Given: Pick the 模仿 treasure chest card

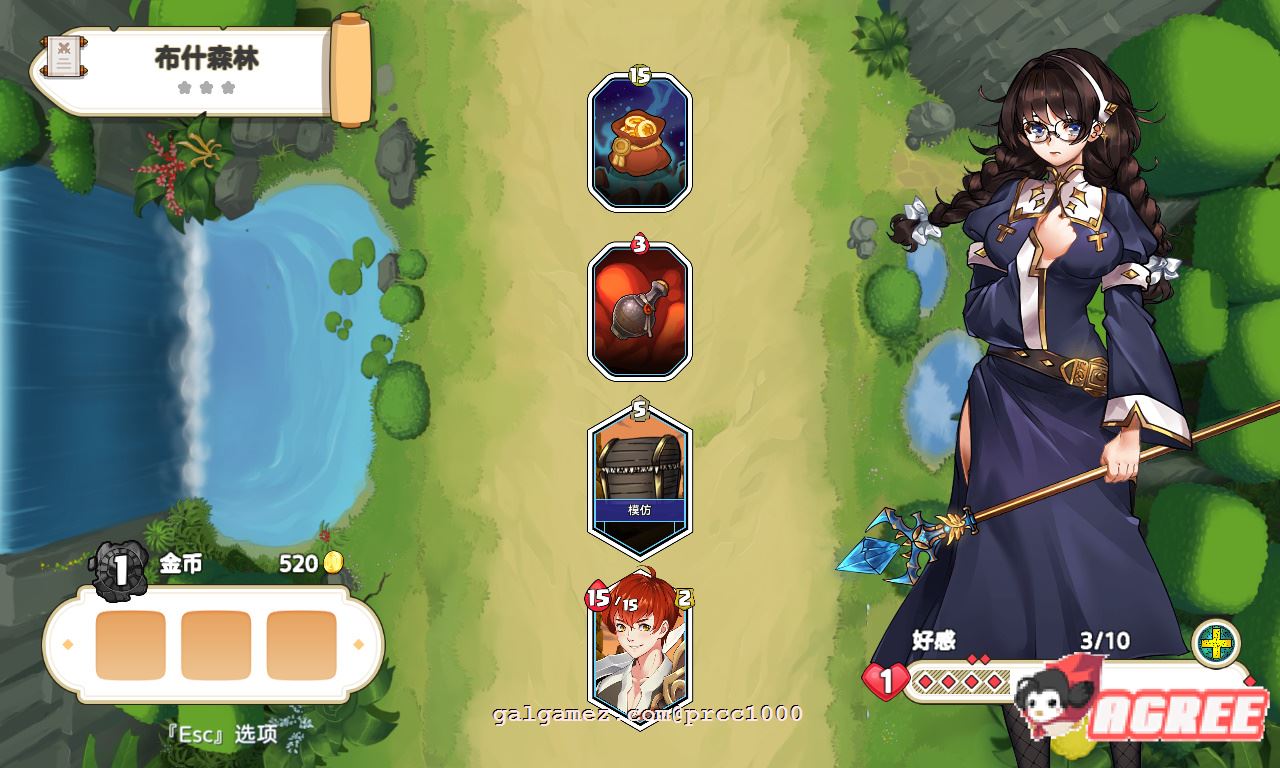Looking at the screenshot, I should 638,475.
